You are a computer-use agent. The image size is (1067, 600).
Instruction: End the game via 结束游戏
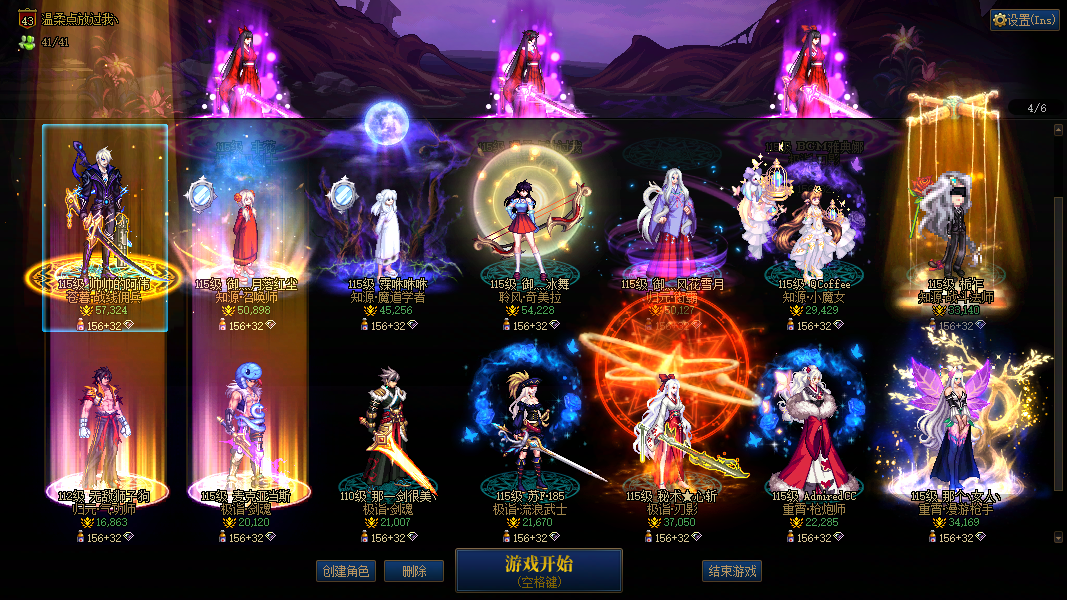(732, 571)
